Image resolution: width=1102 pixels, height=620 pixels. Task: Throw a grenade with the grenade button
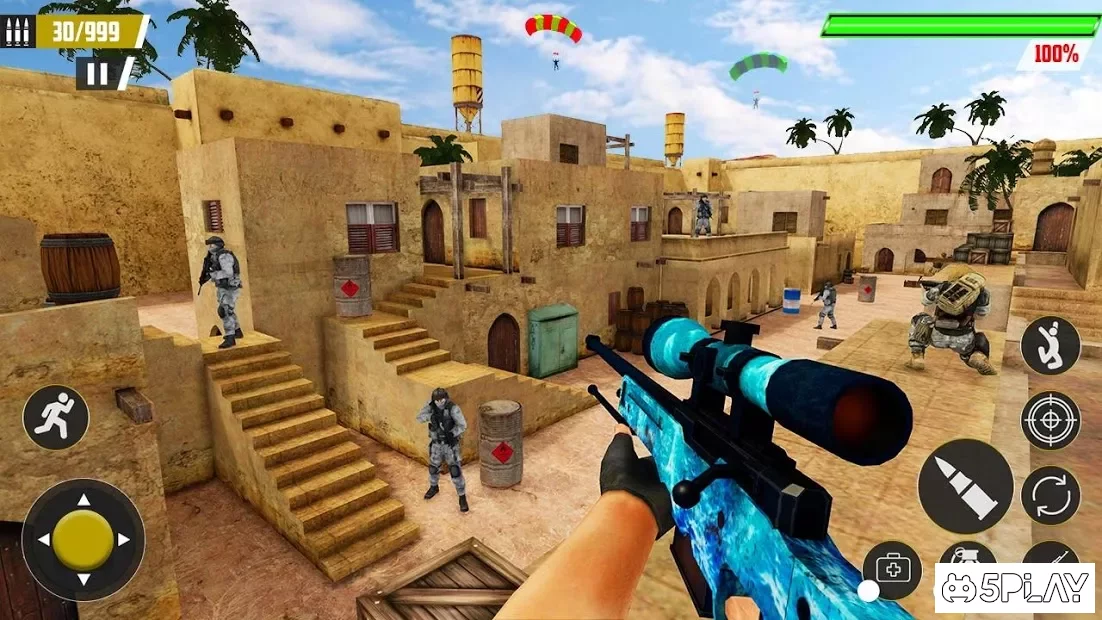coord(967,556)
